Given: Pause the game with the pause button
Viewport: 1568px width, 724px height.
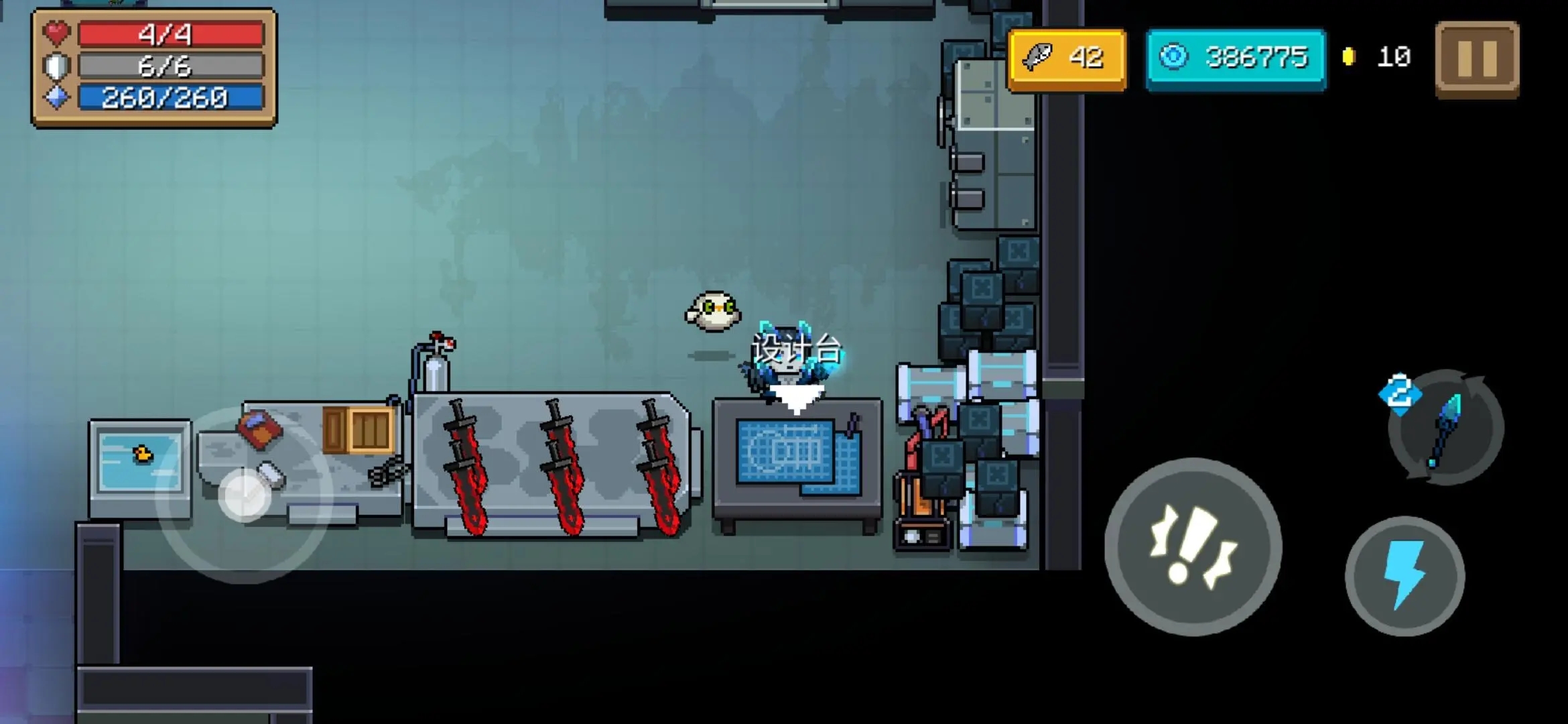Looking at the screenshot, I should tap(1477, 59).
